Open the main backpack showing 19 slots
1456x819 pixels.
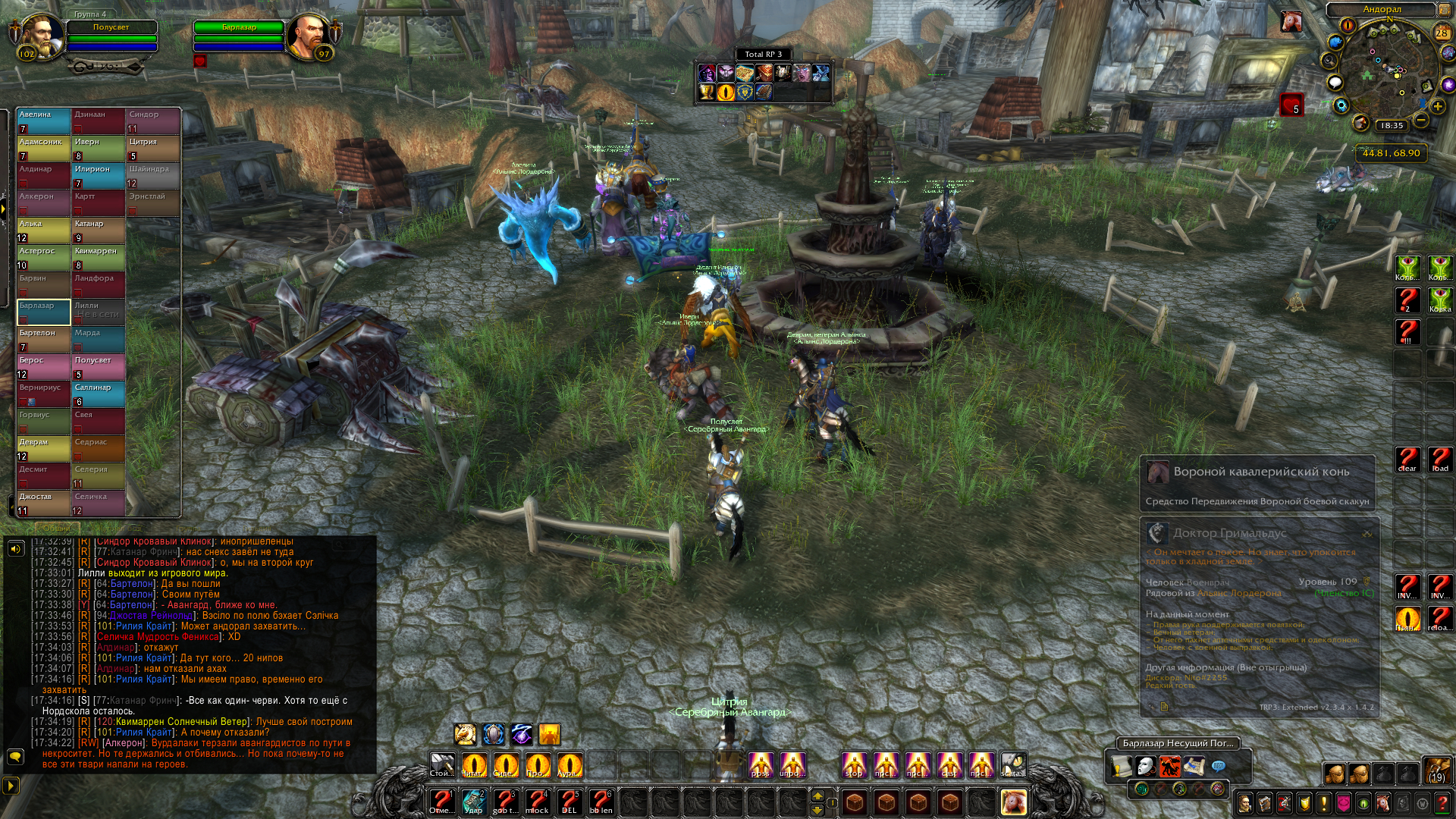1436,771
